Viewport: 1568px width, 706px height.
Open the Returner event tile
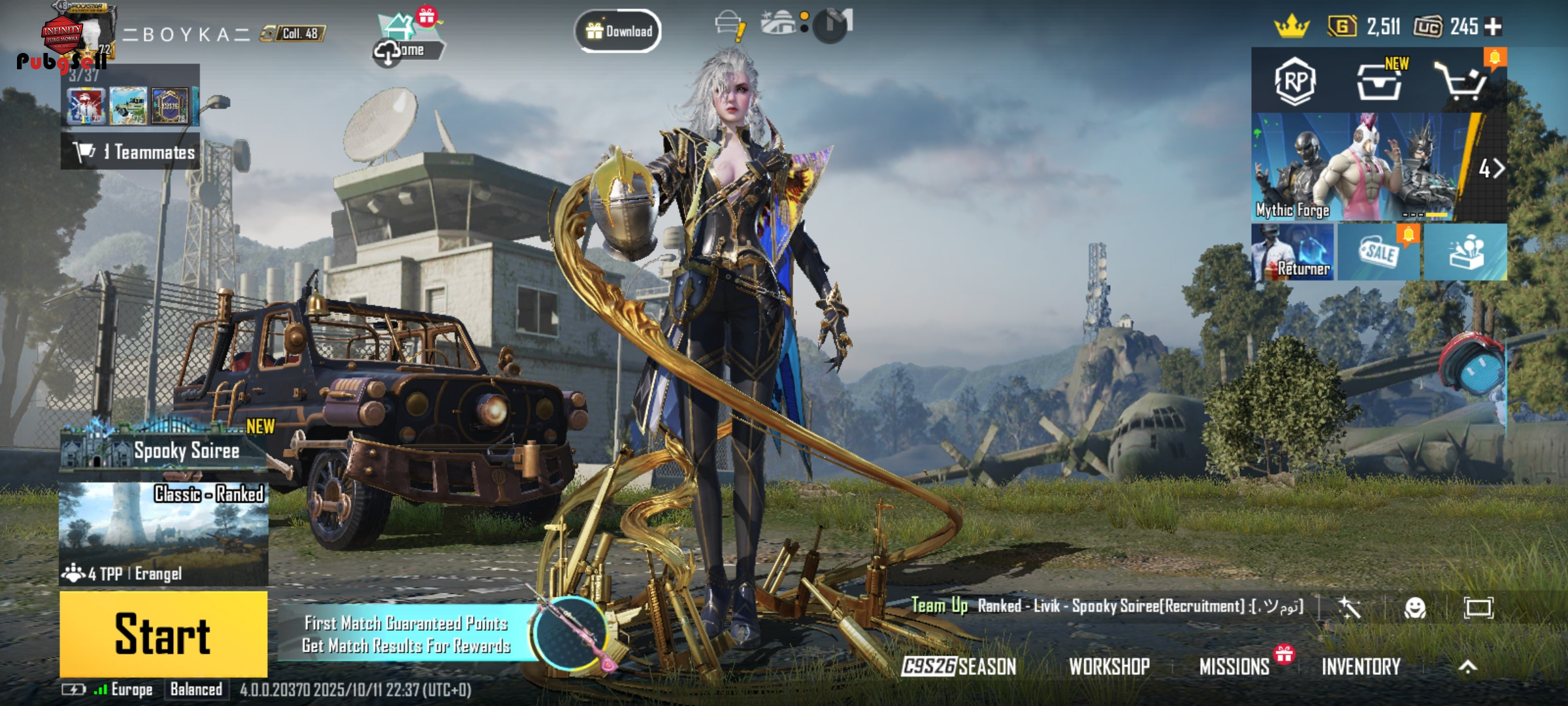[1294, 252]
